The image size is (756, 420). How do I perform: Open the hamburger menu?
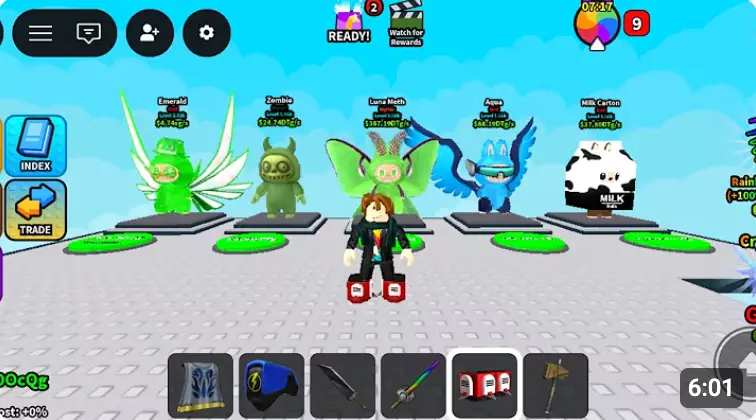(40, 33)
